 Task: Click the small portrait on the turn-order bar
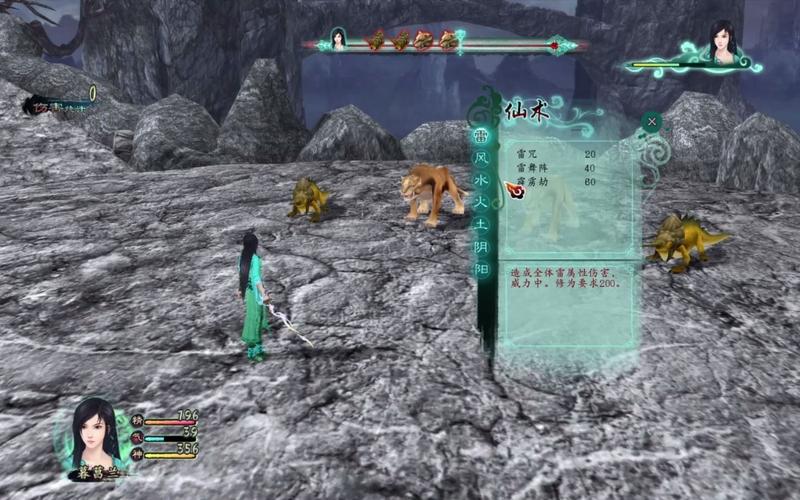coord(338,41)
